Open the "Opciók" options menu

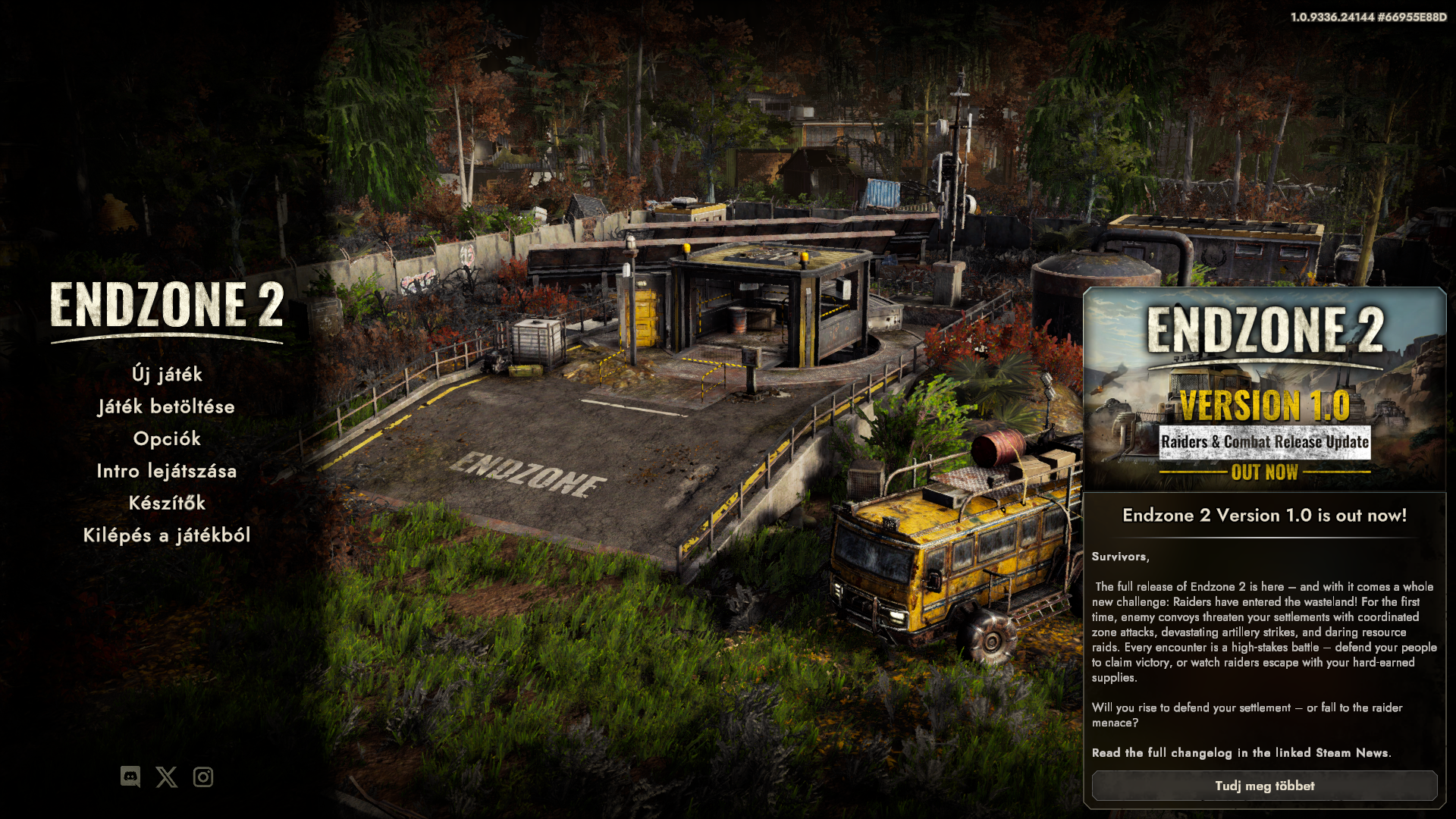click(x=167, y=439)
